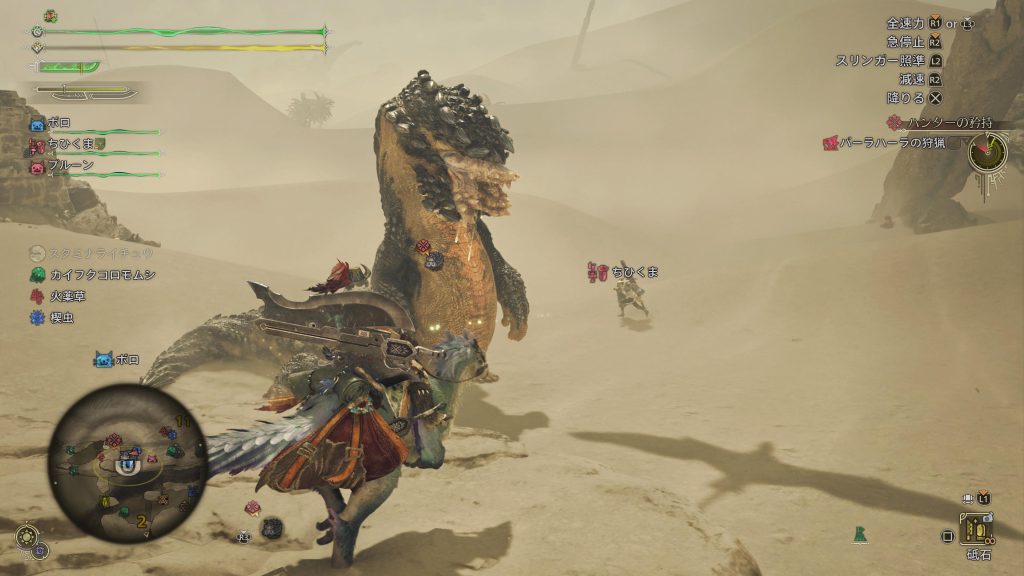Viewport: 1024px width, 576px height.
Task: Choose 楔虫 in the nearby items list
Action: pyautogui.click(x=61, y=318)
